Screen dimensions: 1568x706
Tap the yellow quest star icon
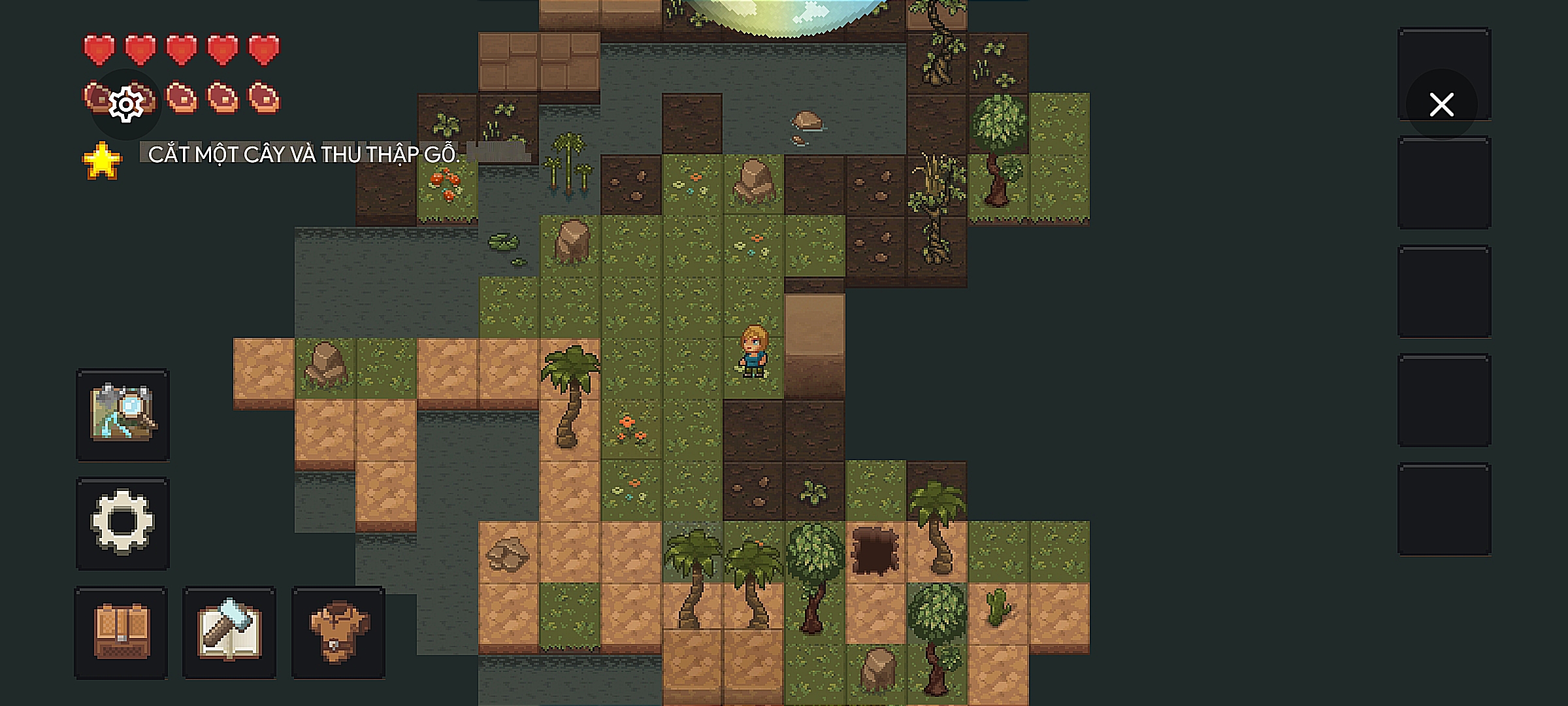tap(102, 161)
